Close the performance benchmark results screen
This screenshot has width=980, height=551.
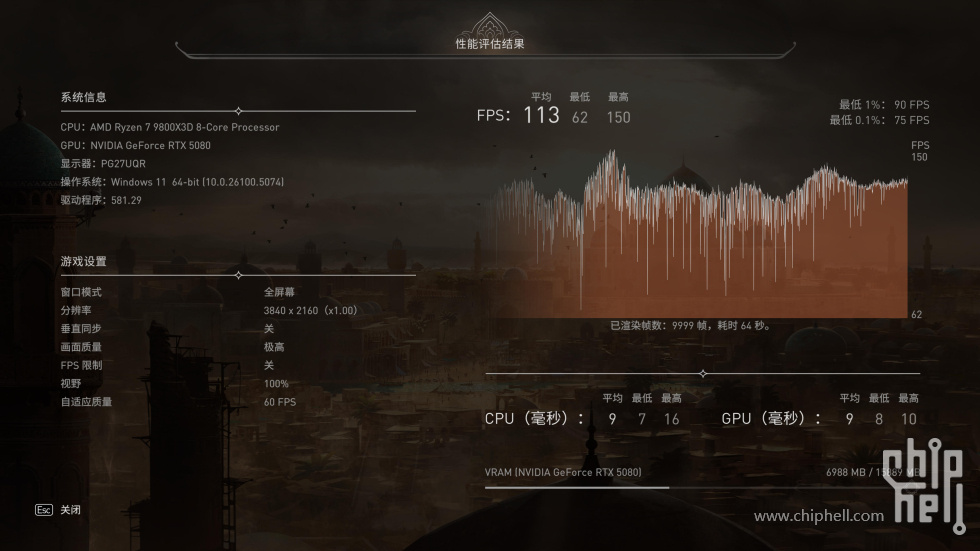pyautogui.click(x=59, y=510)
